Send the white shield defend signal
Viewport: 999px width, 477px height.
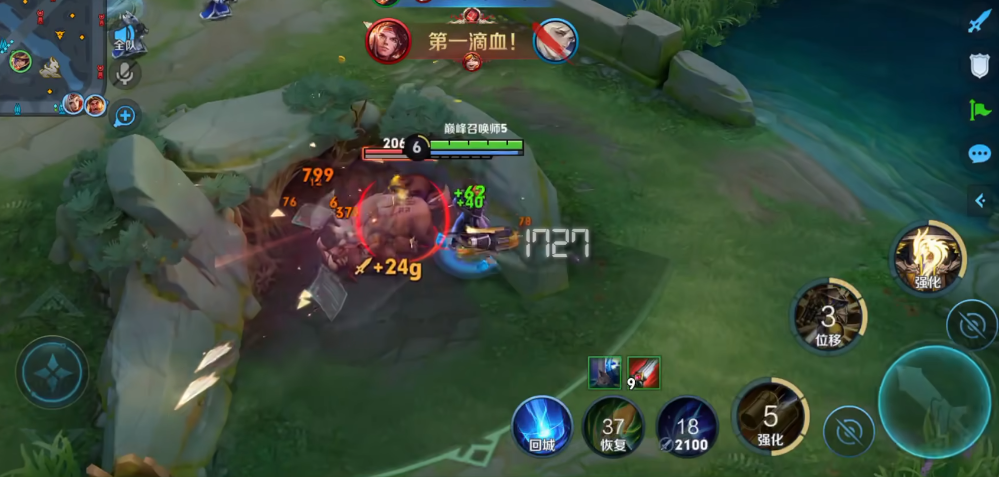coord(979,66)
